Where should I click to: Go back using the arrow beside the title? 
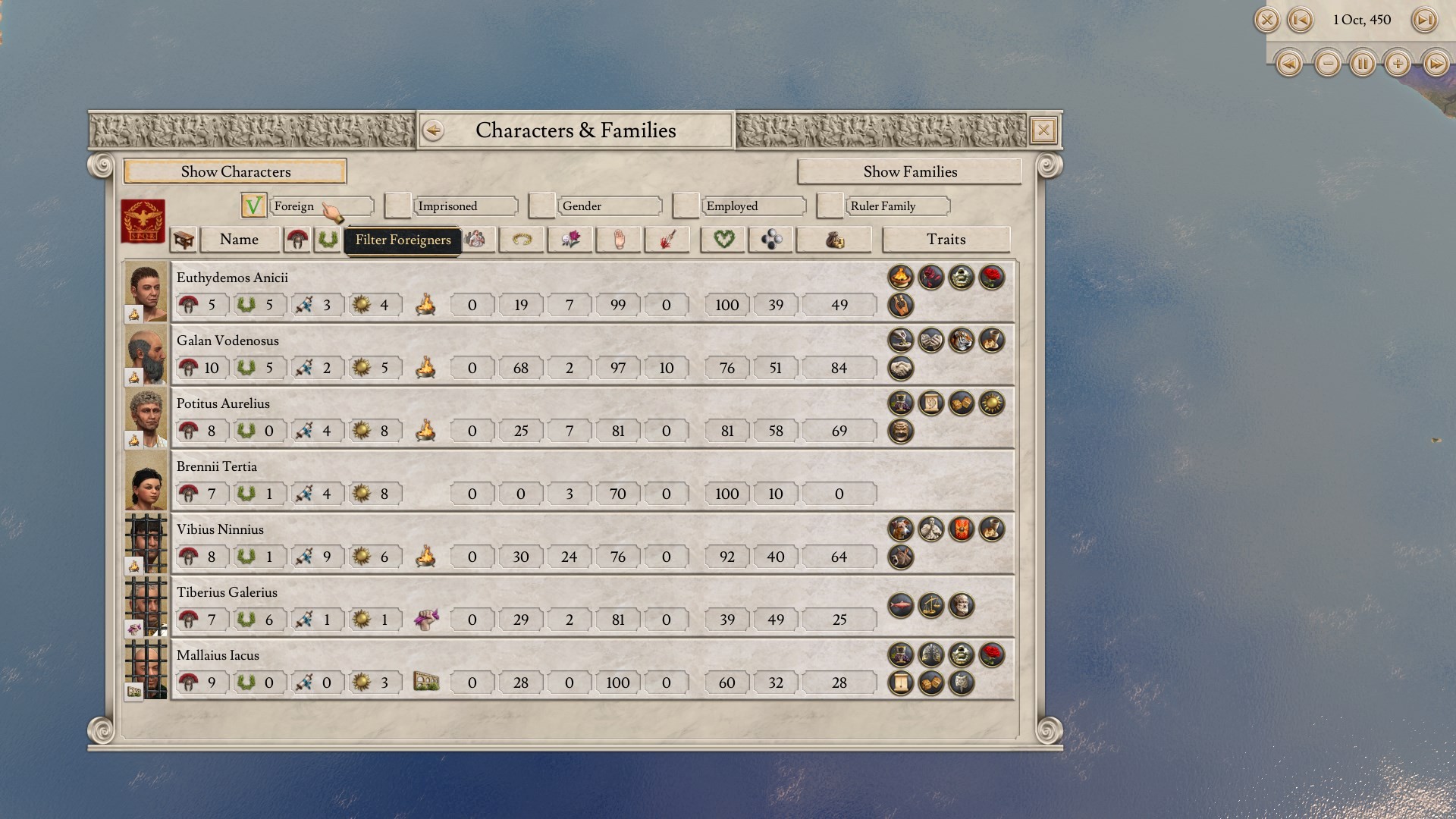point(433,130)
